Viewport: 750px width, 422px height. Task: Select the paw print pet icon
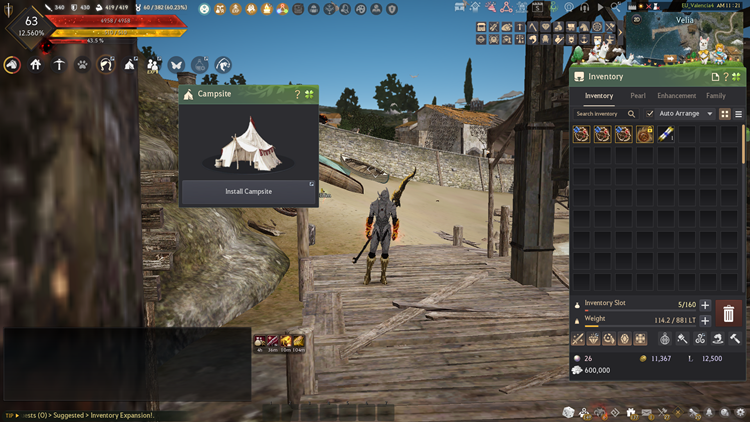pyautogui.click(x=82, y=65)
